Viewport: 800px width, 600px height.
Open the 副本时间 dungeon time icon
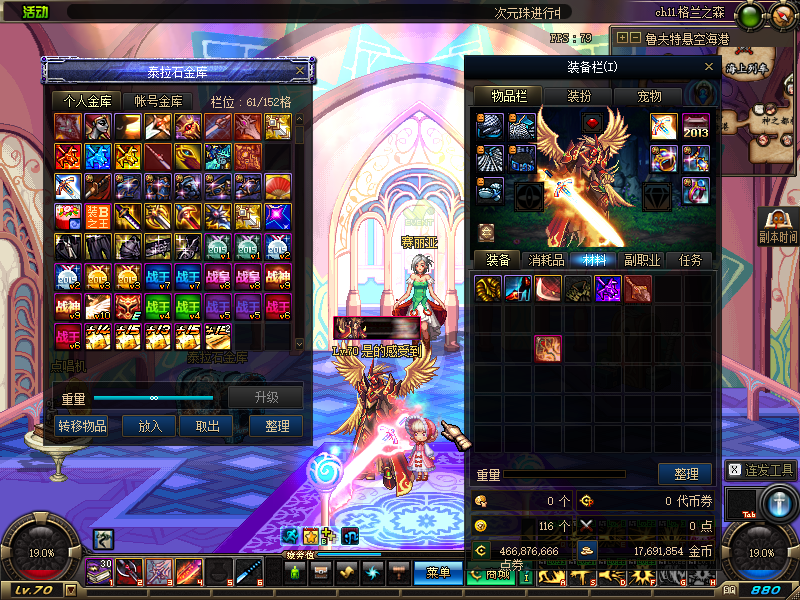tap(778, 226)
